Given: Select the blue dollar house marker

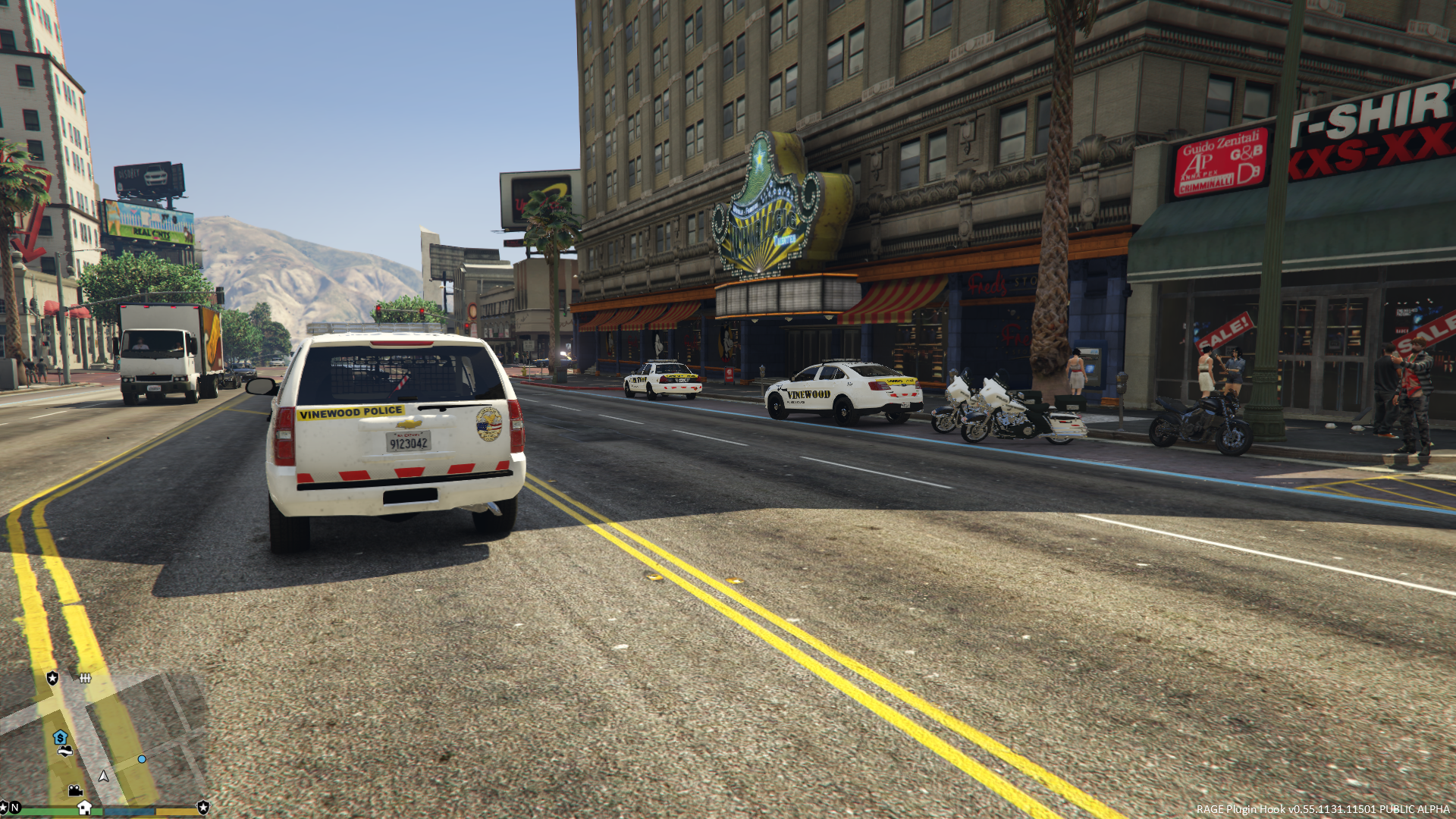Looking at the screenshot, I should tap(60, 737).
